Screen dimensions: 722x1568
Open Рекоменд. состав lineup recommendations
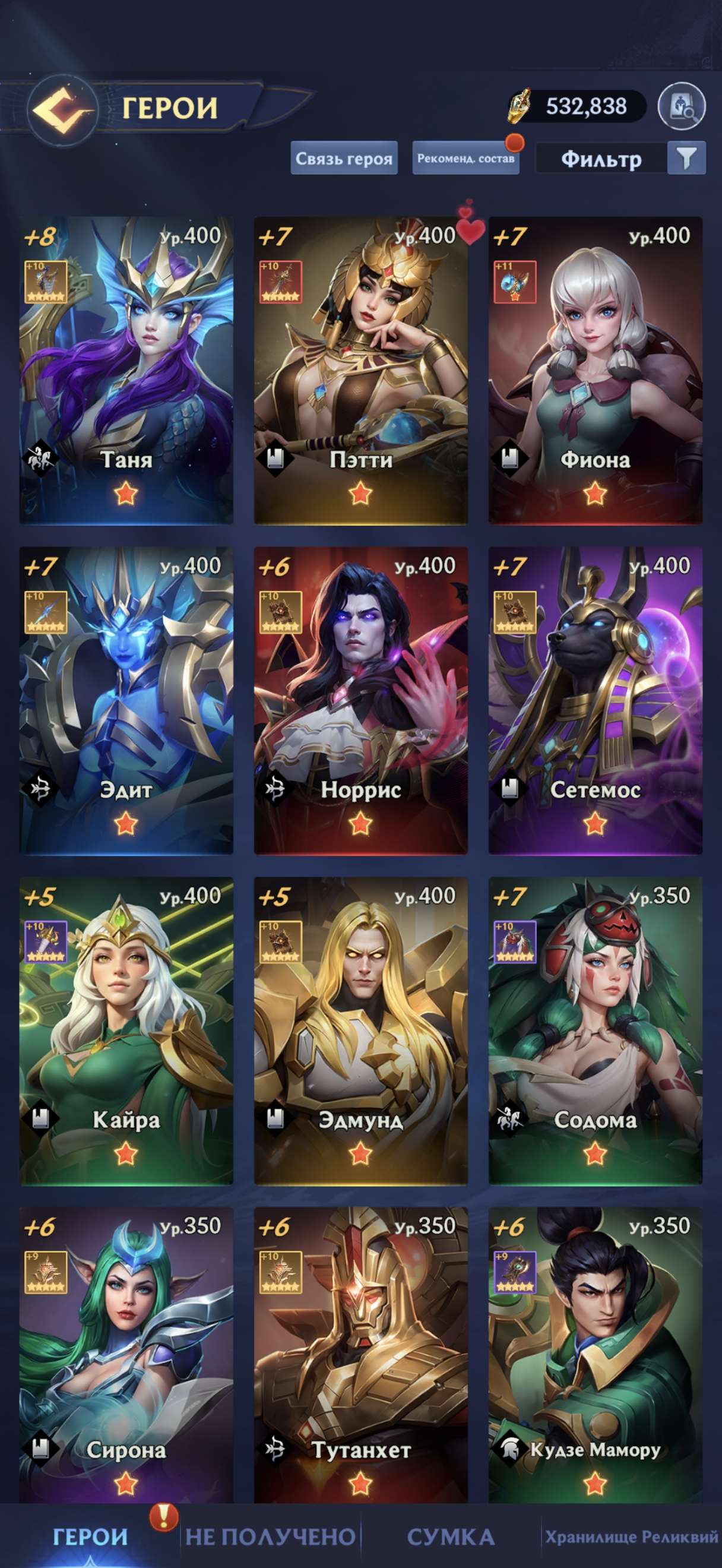[465, 158]
